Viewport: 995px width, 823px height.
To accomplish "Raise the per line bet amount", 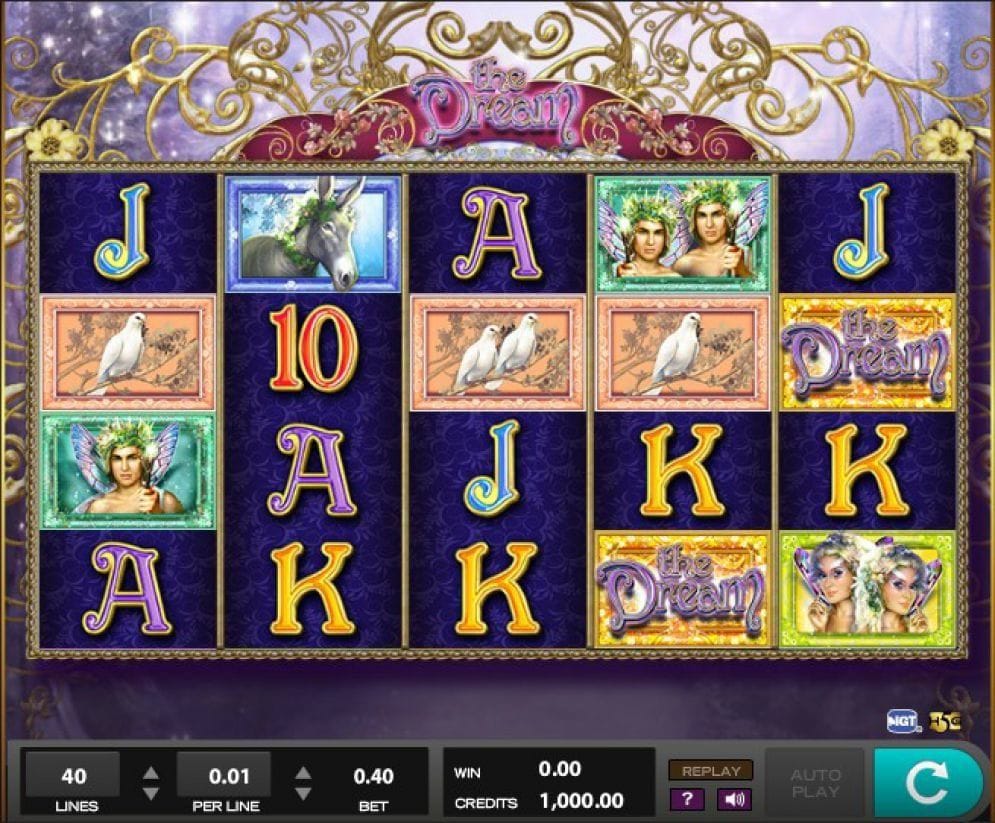I will pos(303,772).
